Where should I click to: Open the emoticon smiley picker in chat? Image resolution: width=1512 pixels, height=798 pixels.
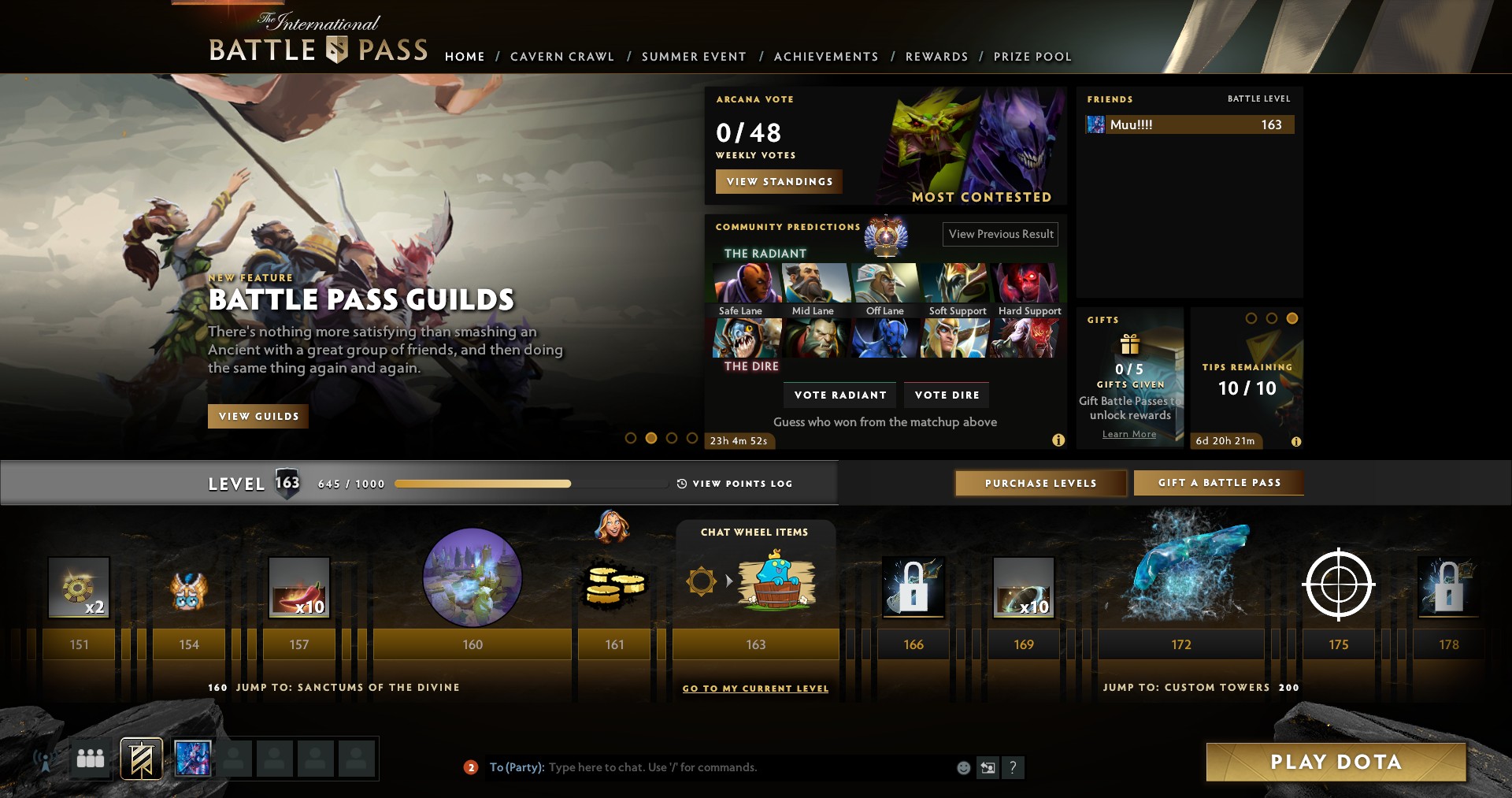[x=962, y=767]
